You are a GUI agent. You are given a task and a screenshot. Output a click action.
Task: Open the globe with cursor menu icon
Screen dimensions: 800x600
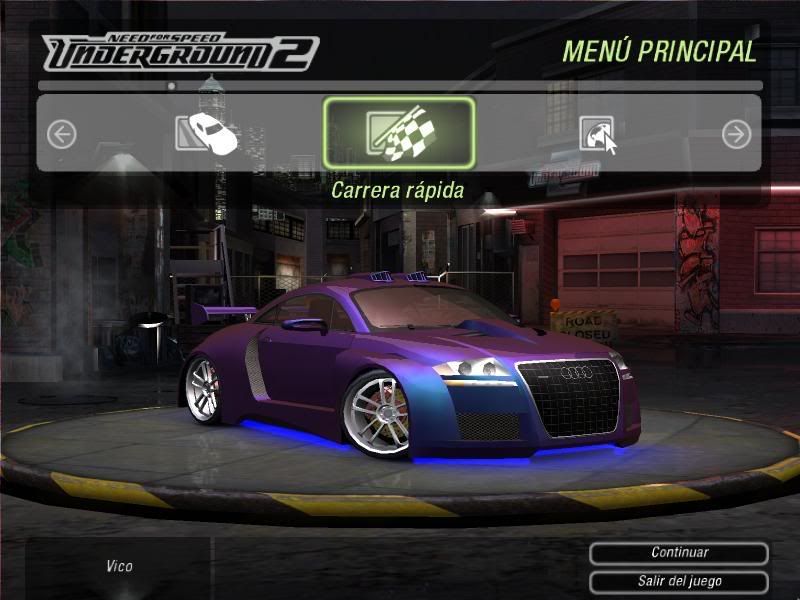tap(598, 134)
